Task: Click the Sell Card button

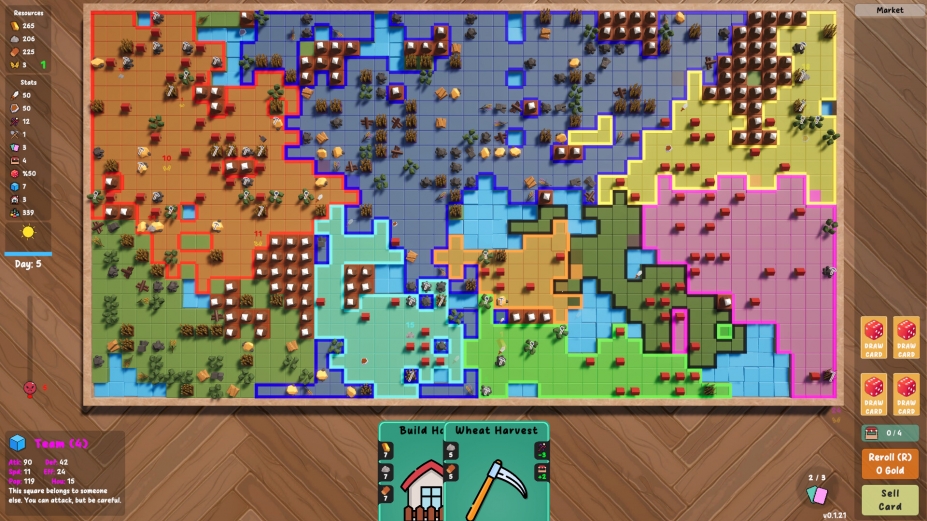Action: [x=889, y=499]
